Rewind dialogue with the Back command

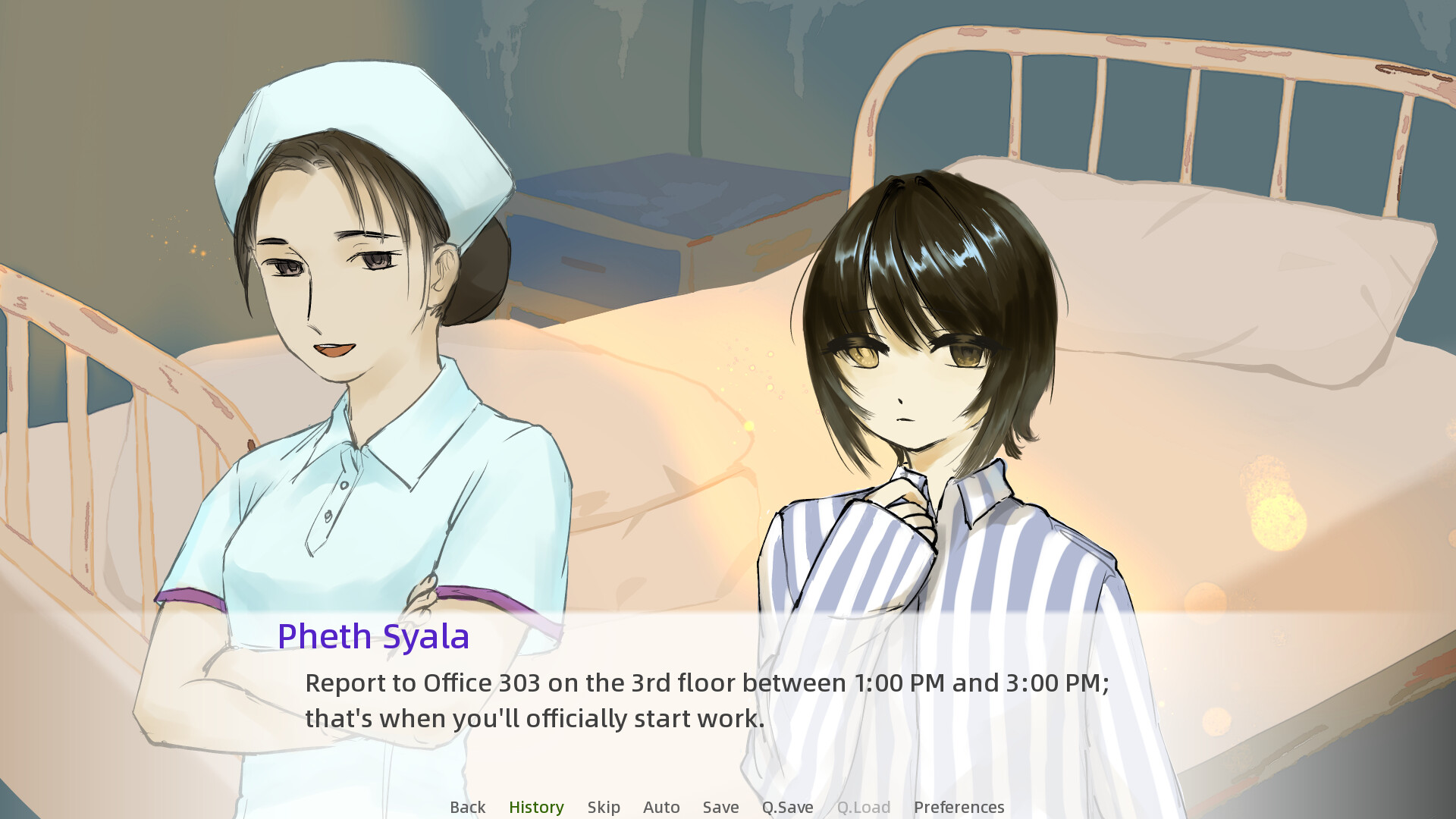(x=467, y=807)
